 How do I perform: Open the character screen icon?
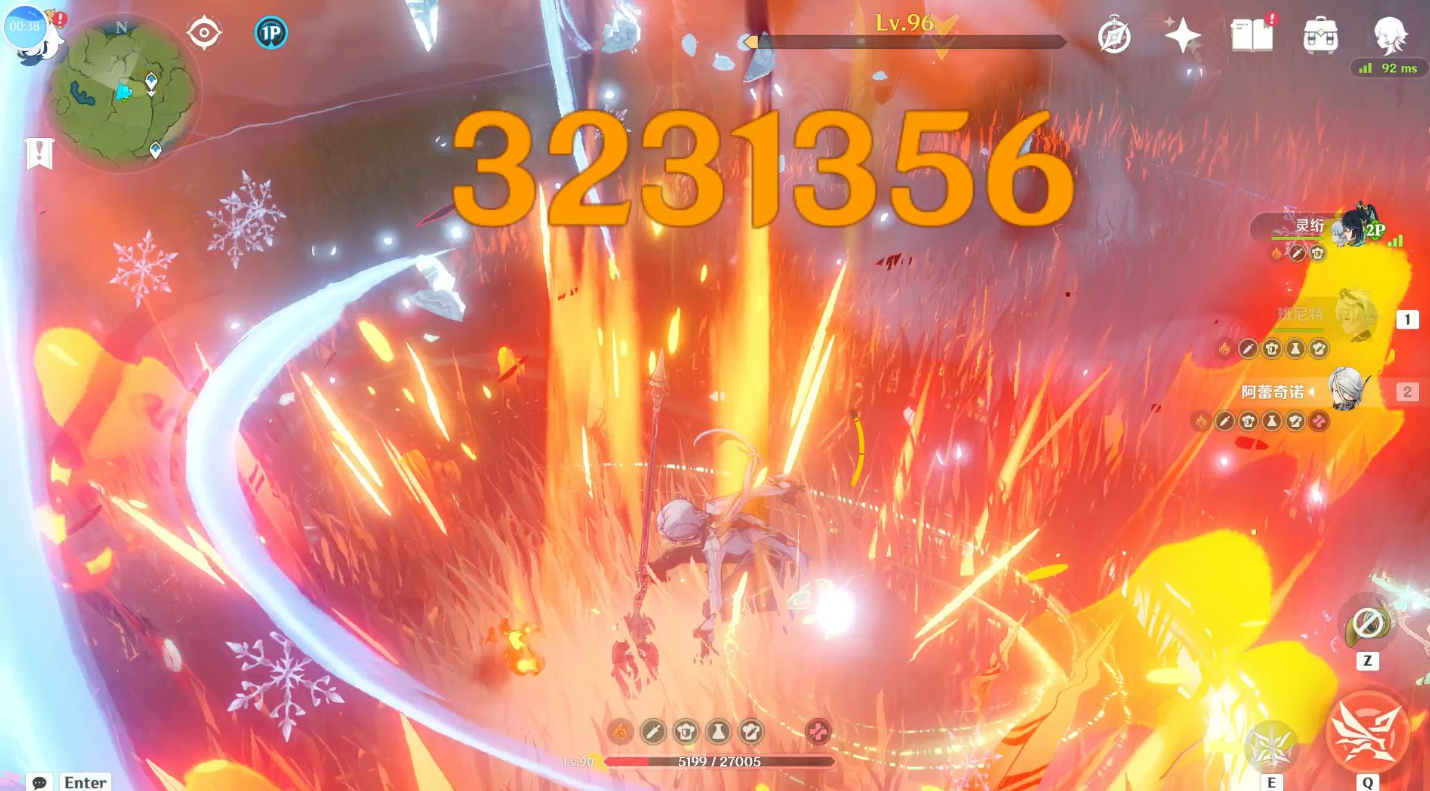[1390, 36]
